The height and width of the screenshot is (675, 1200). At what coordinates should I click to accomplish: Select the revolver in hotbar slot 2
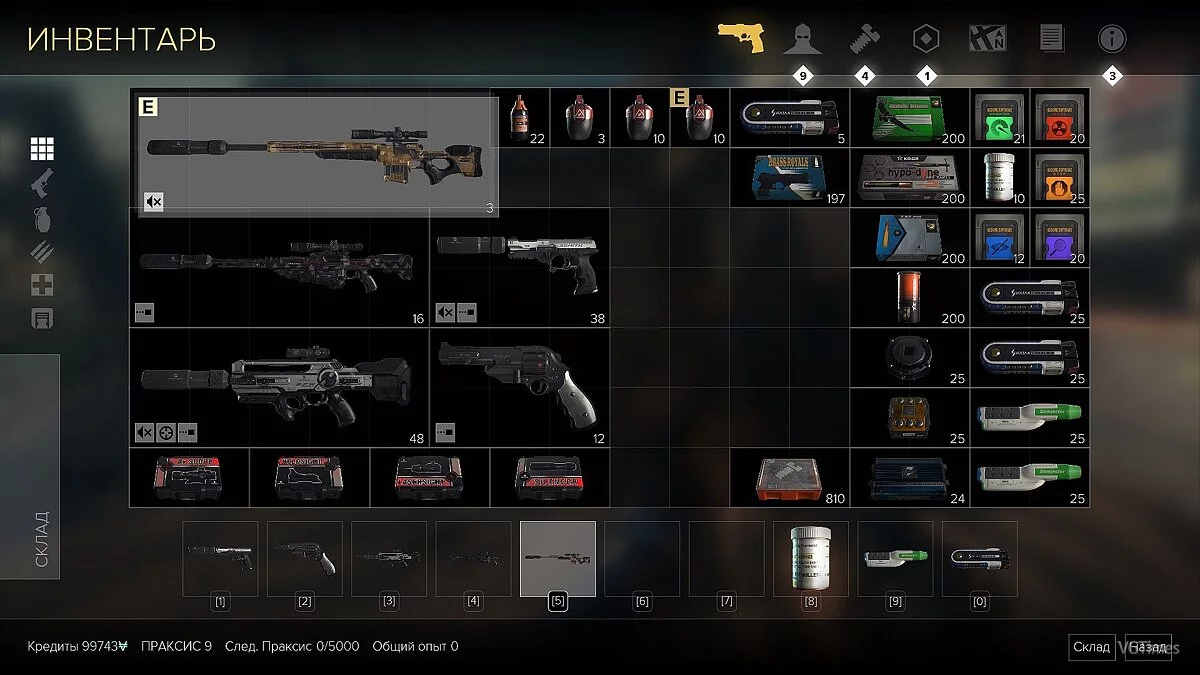(305, 558)
